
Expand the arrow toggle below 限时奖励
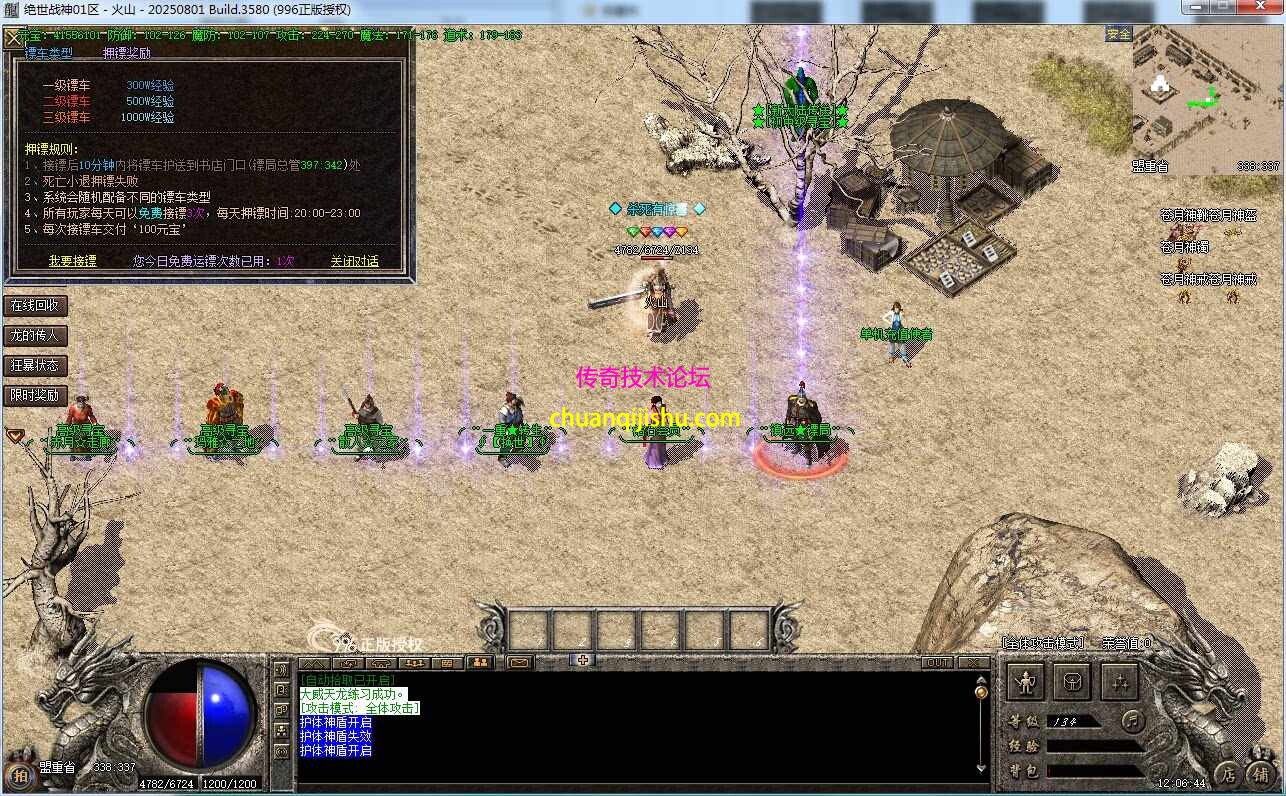coord(15,435)
